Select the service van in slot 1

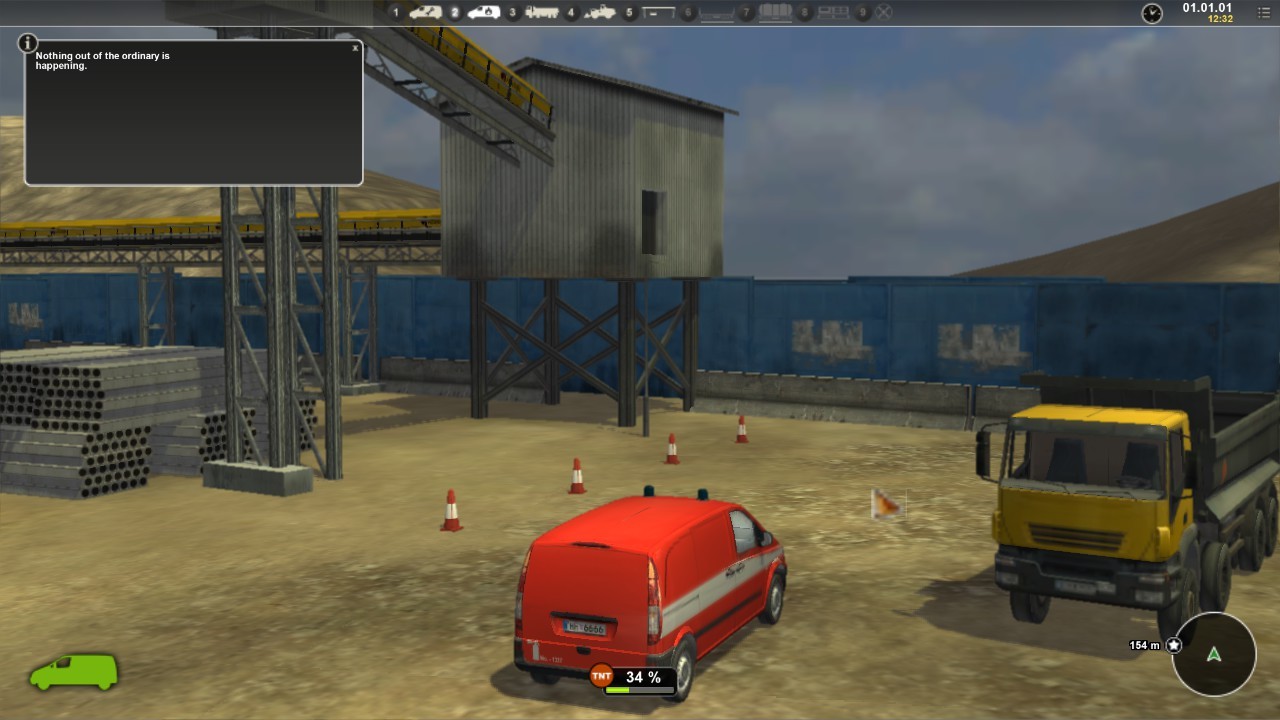[x=425, y=13]
